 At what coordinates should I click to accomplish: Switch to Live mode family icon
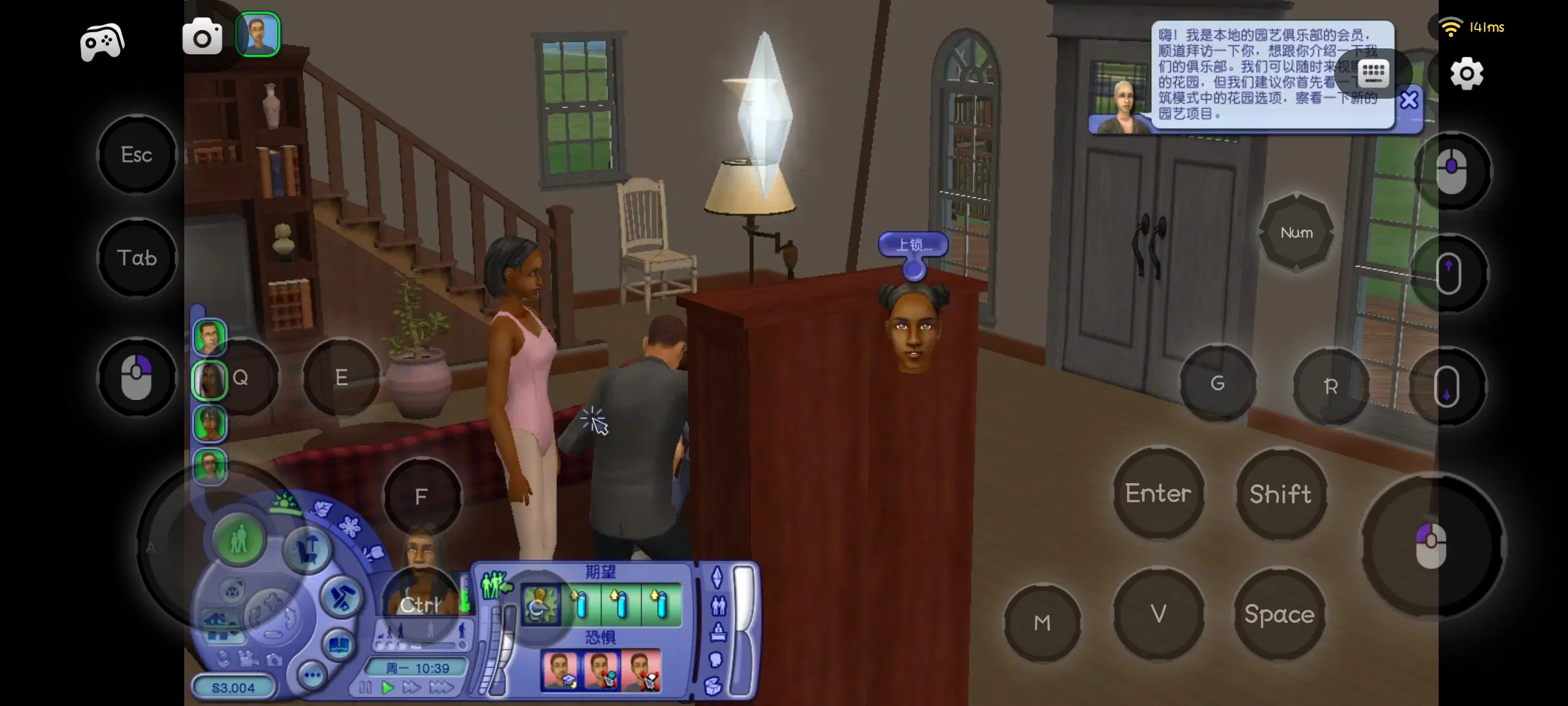pyautogui.click(x=239, y=541)
